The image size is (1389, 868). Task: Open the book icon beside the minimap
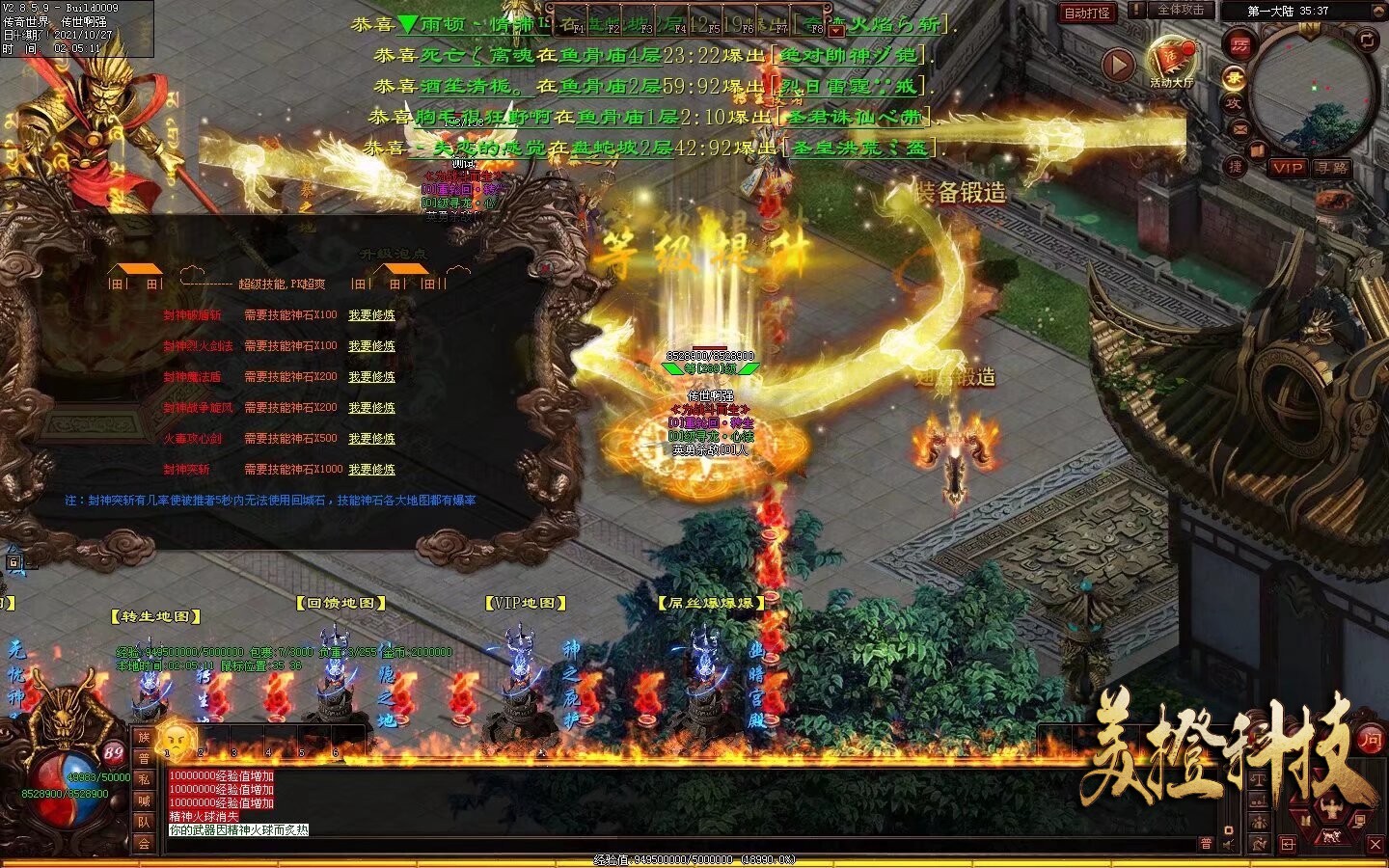1257,149
